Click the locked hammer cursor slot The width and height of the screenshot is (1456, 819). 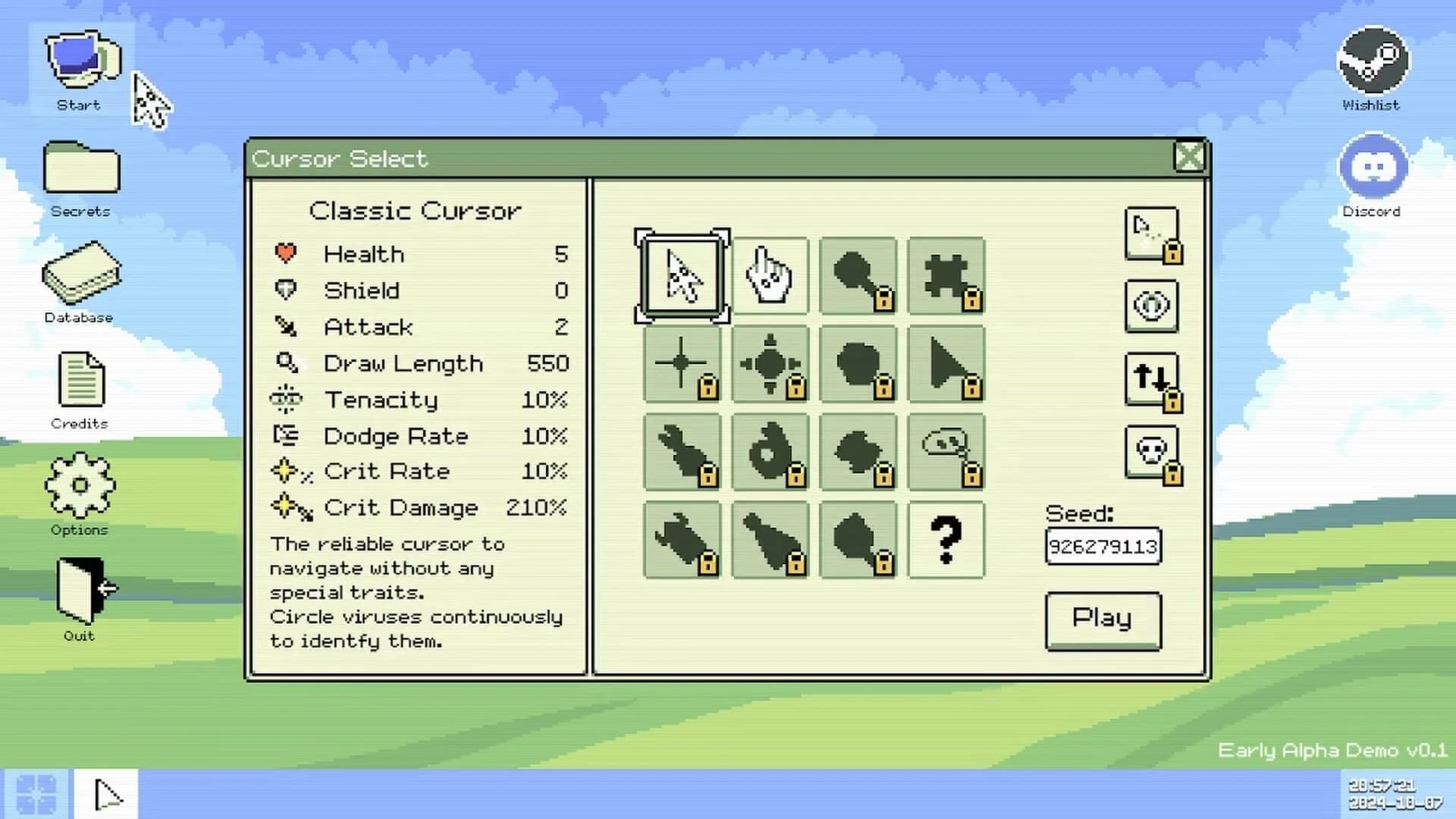tap(858, 276)
